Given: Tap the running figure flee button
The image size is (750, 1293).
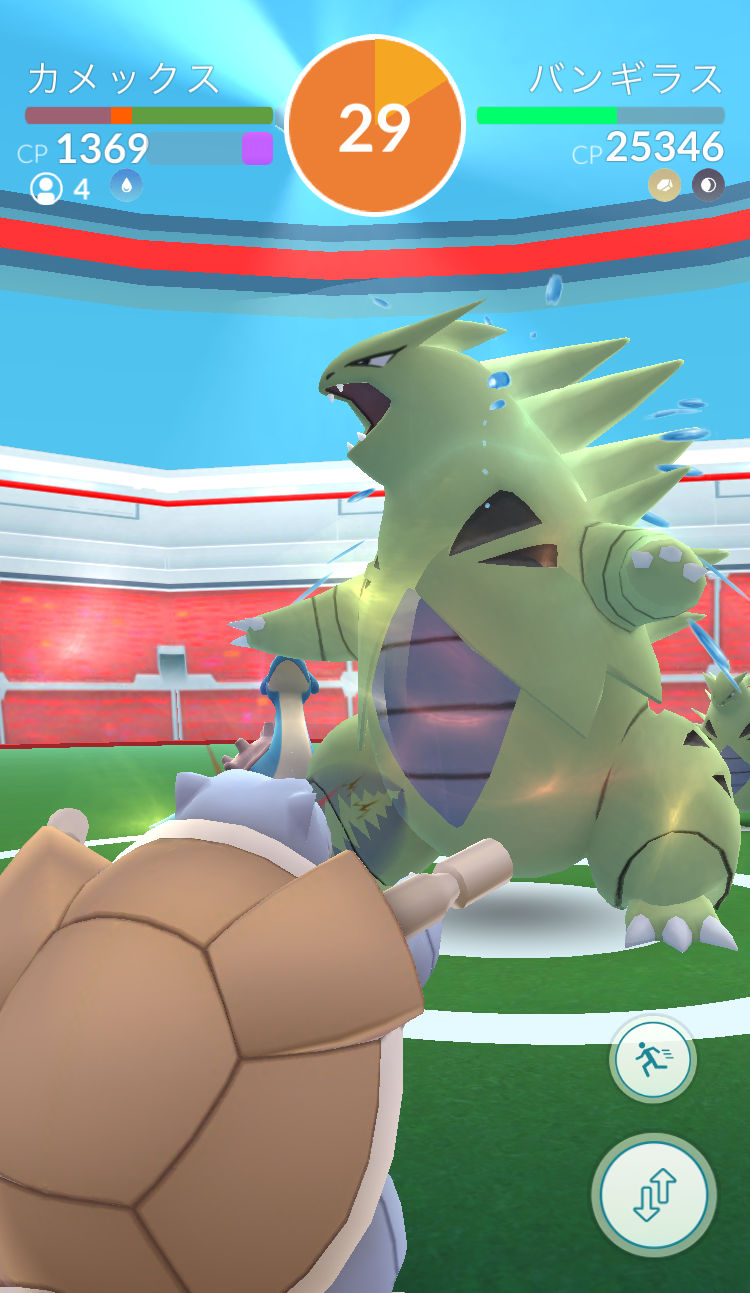Looking at the screenshot, I should (x=652, y=1059).
